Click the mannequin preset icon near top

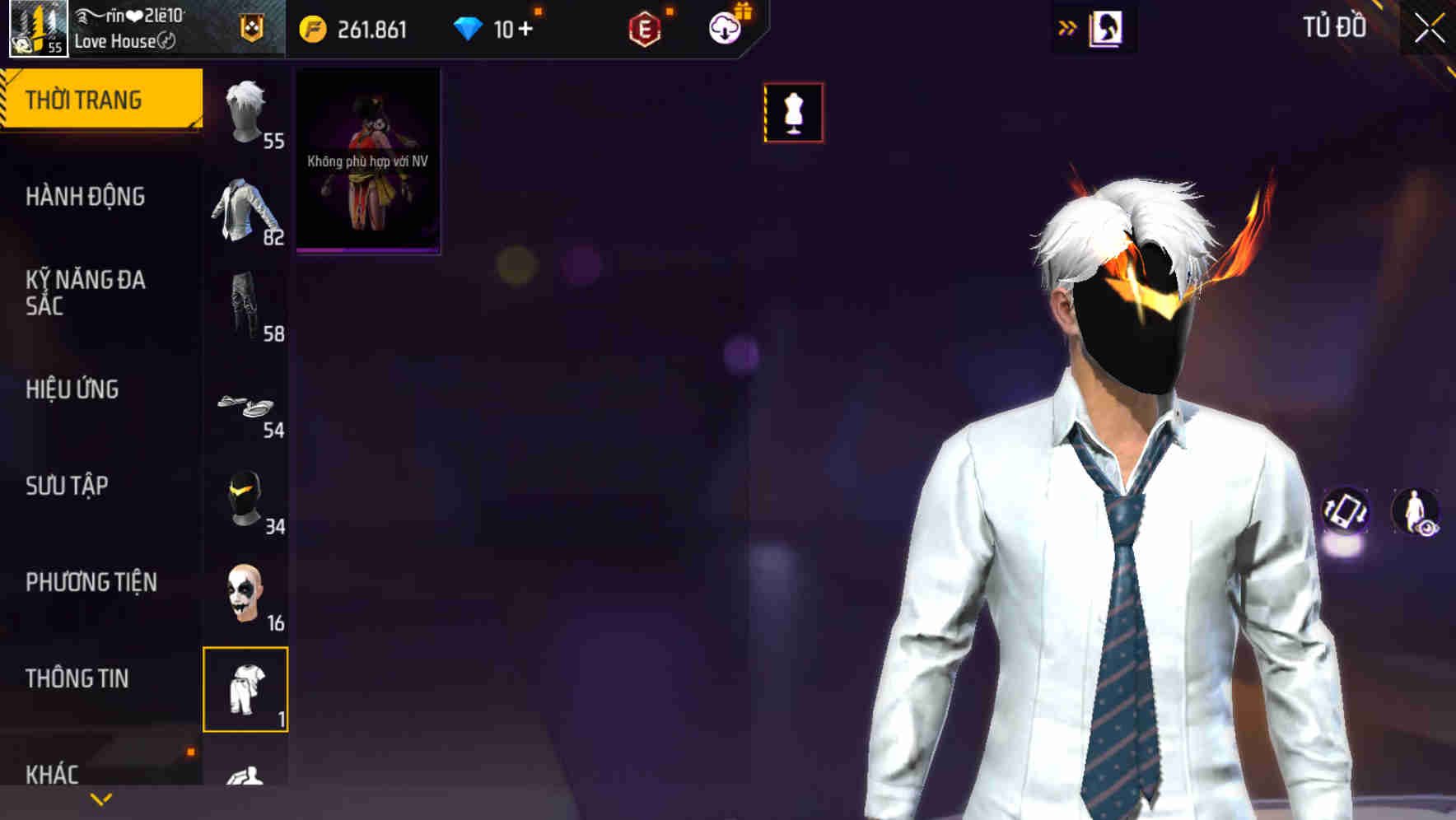click(x=793, y=113)
